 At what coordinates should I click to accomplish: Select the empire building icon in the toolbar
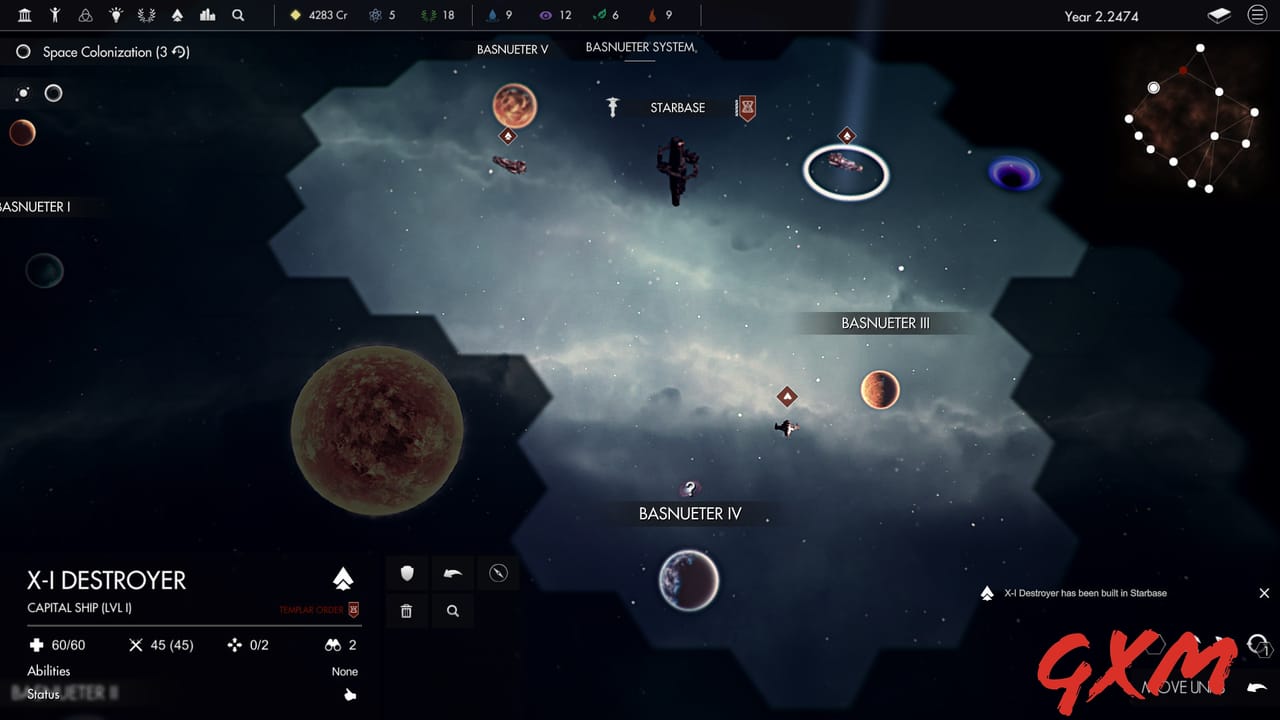24,15
